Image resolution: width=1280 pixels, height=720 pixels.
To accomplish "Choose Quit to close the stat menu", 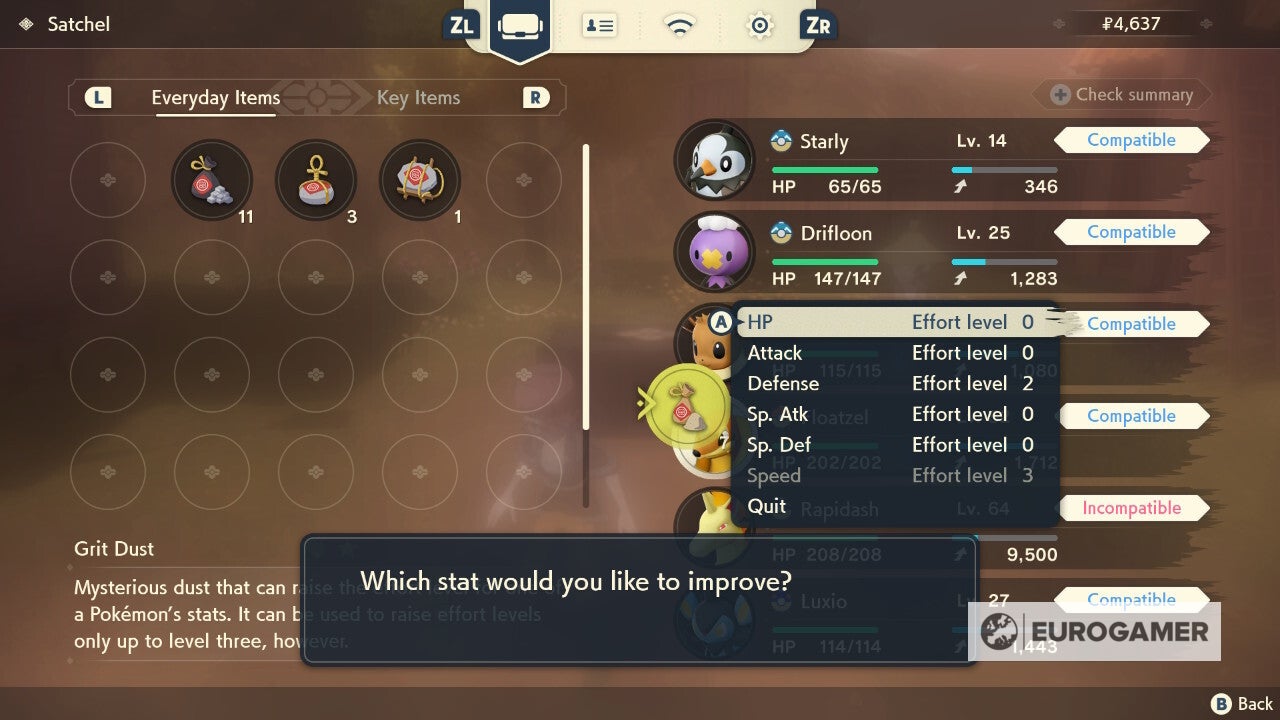I will coord(766,506).
